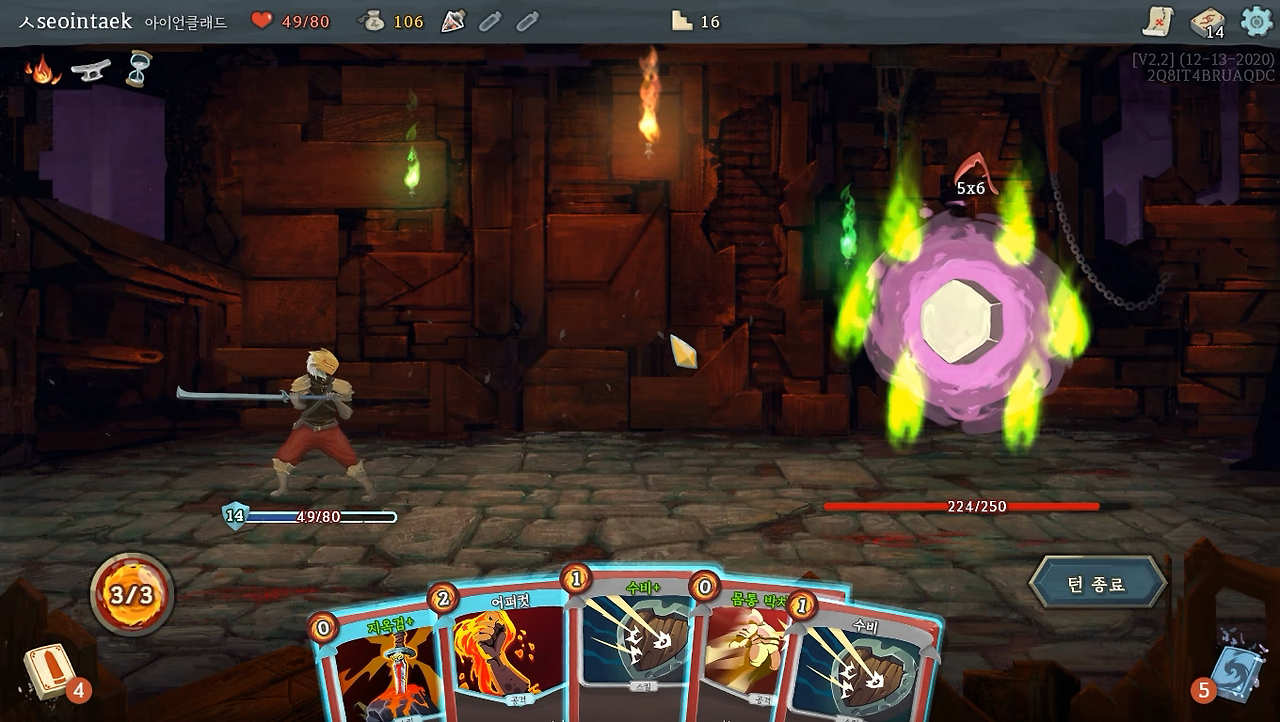The image size is (1280, 722).
Task: End the turn with 턴 종료 button
Action: (x=1098, y=583)
